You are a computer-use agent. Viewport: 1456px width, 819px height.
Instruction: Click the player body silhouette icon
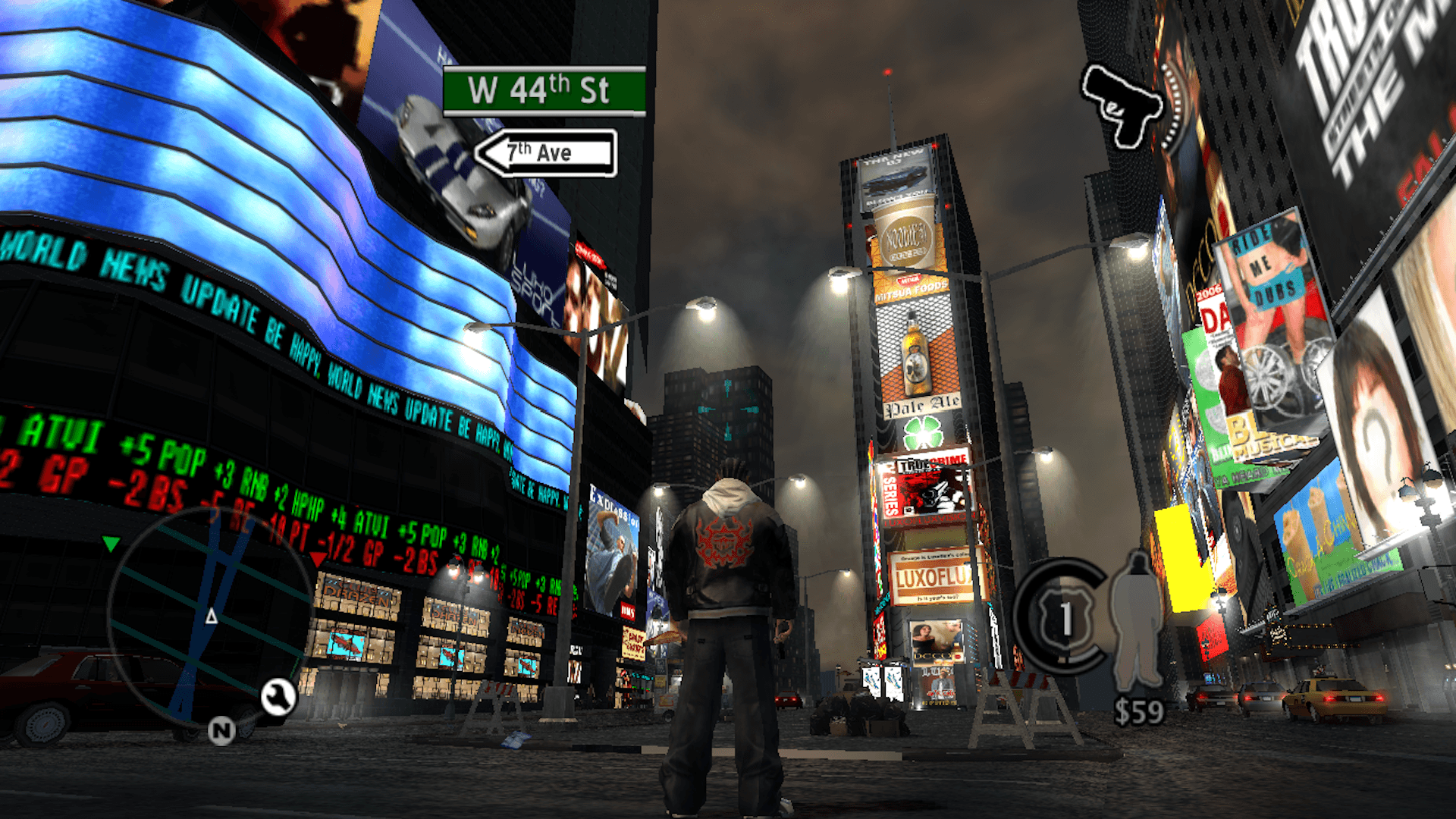(x=1137, y=620)
